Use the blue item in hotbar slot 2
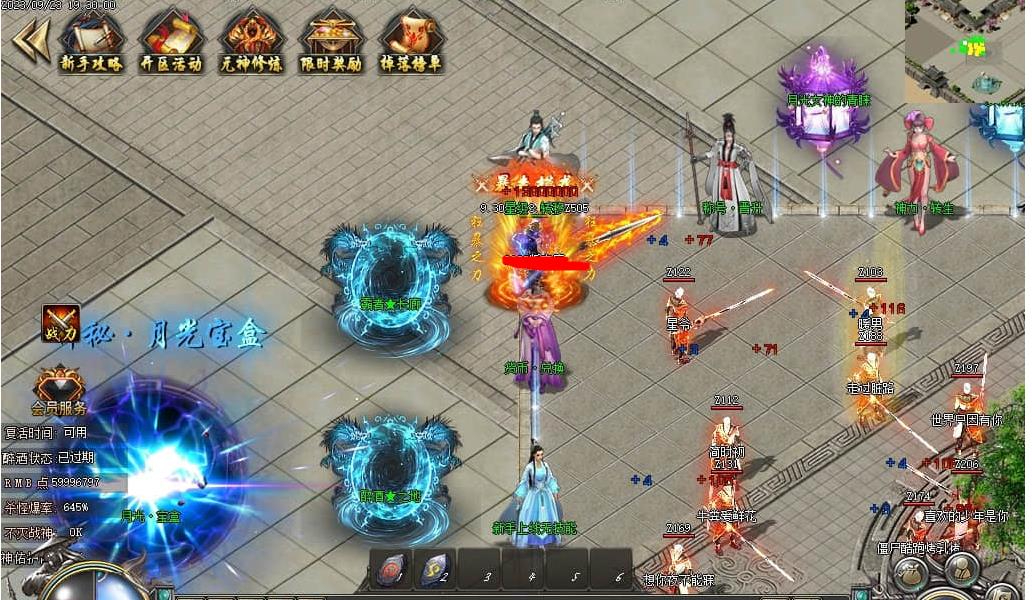The height and width of the screenshot is (600, 1032). (x=433, y=570)
